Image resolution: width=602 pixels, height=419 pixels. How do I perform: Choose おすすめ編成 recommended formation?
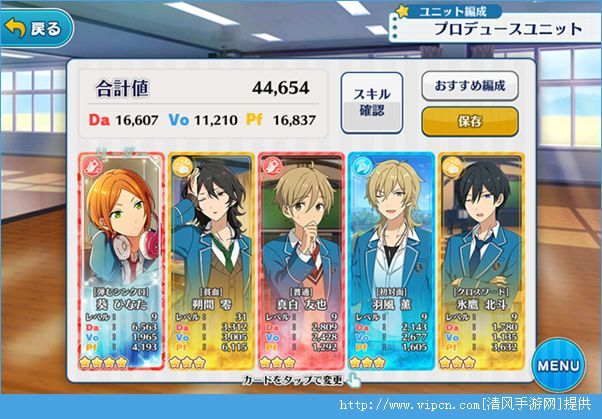469,86
